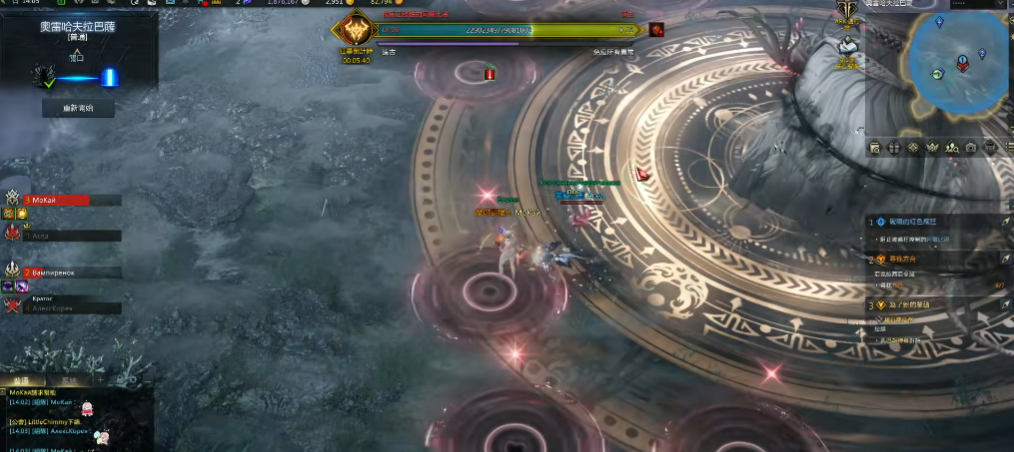Select the second quest tracker entry
Image resolution: width=1014 pixels, height=452 pixels.
935,259
